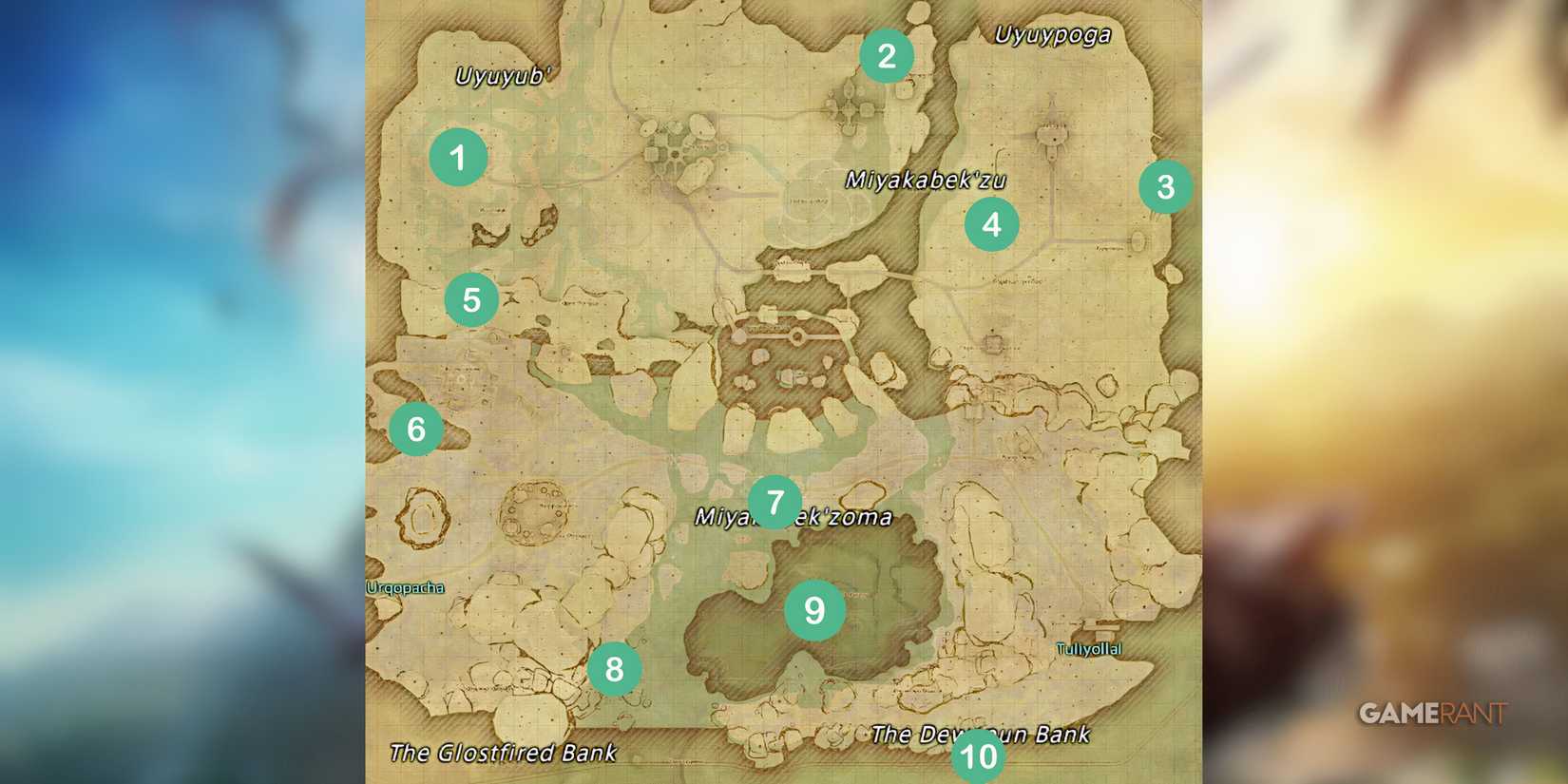Click the Urqopacha region label

pos(403,587)
